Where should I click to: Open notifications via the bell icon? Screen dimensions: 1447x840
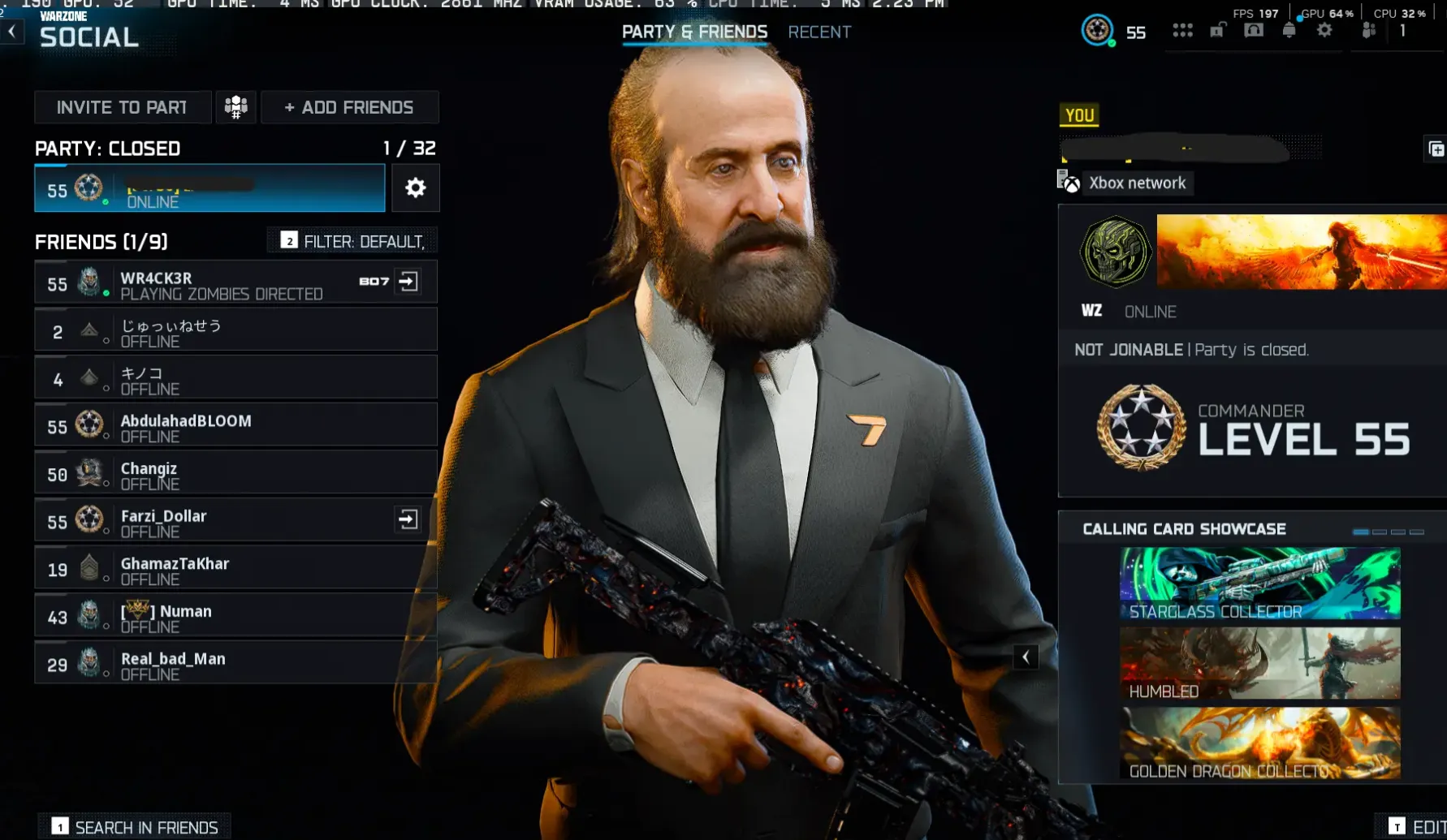point(1290,31)
